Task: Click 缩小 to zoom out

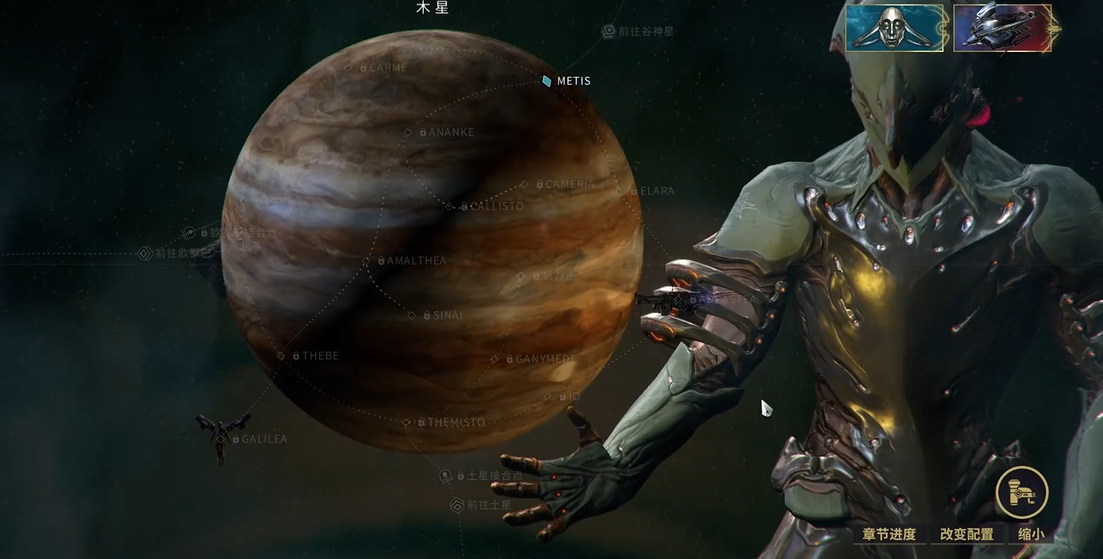Action: pos(1031,534)
